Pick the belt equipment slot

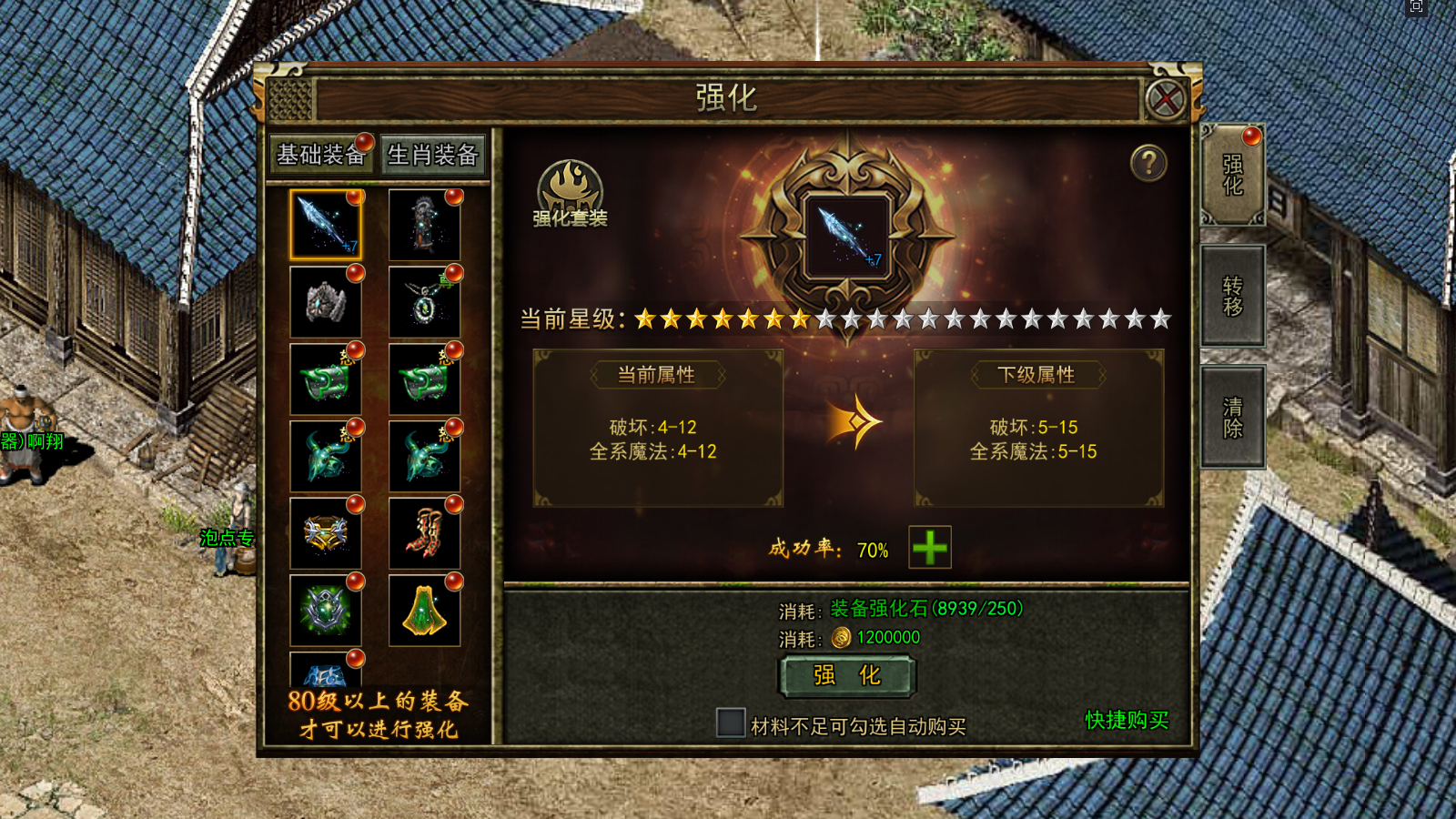326,532
